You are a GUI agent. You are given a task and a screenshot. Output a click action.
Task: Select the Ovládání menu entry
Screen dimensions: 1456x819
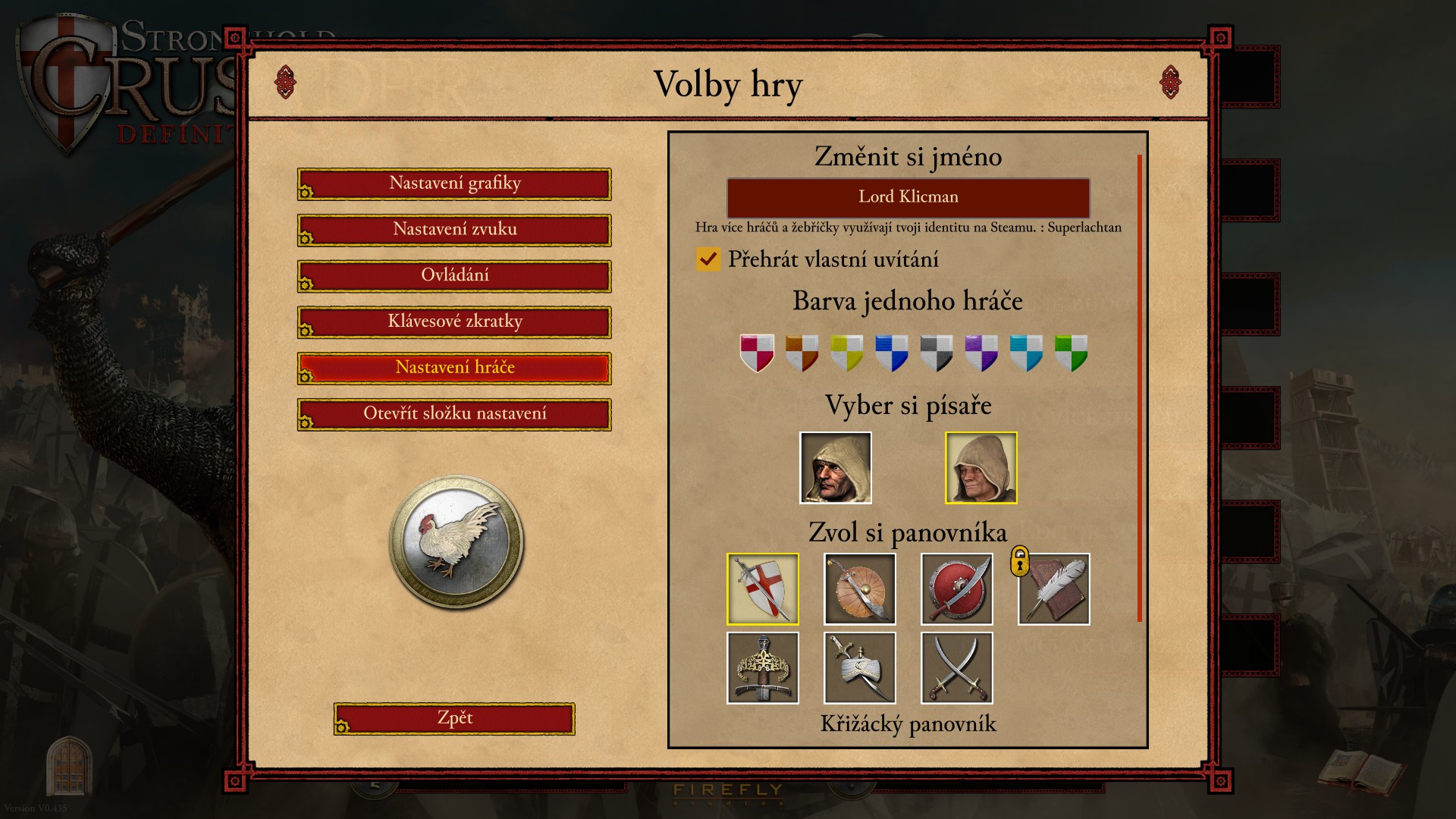pos(454,276)
